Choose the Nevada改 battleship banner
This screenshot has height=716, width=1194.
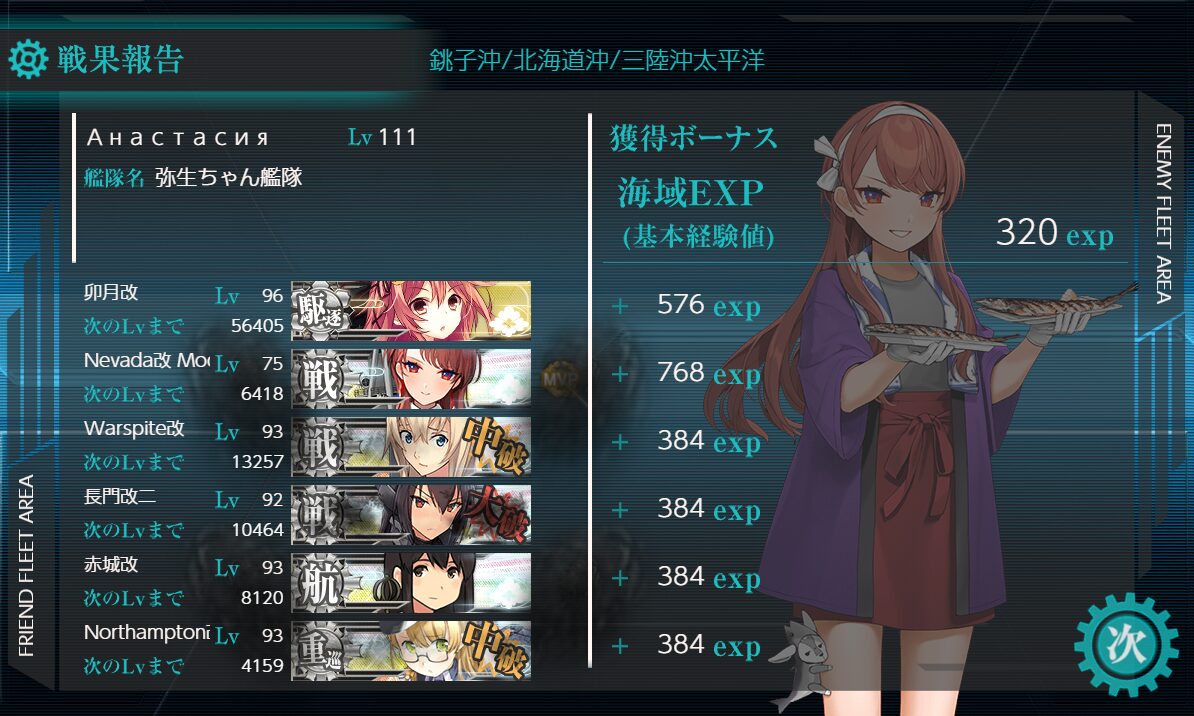coord(411,378)
